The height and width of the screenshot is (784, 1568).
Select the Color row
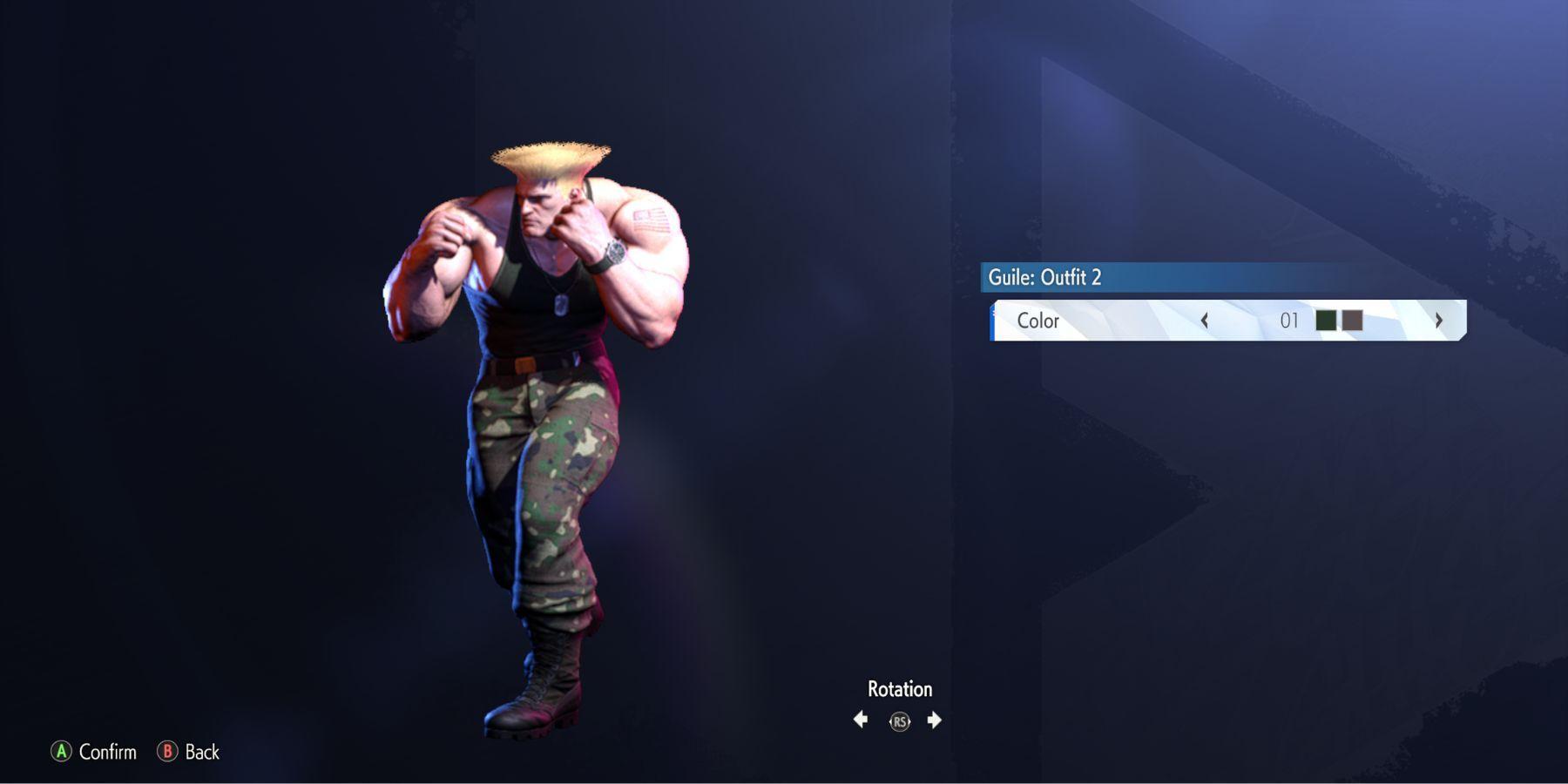(1038, 321)
